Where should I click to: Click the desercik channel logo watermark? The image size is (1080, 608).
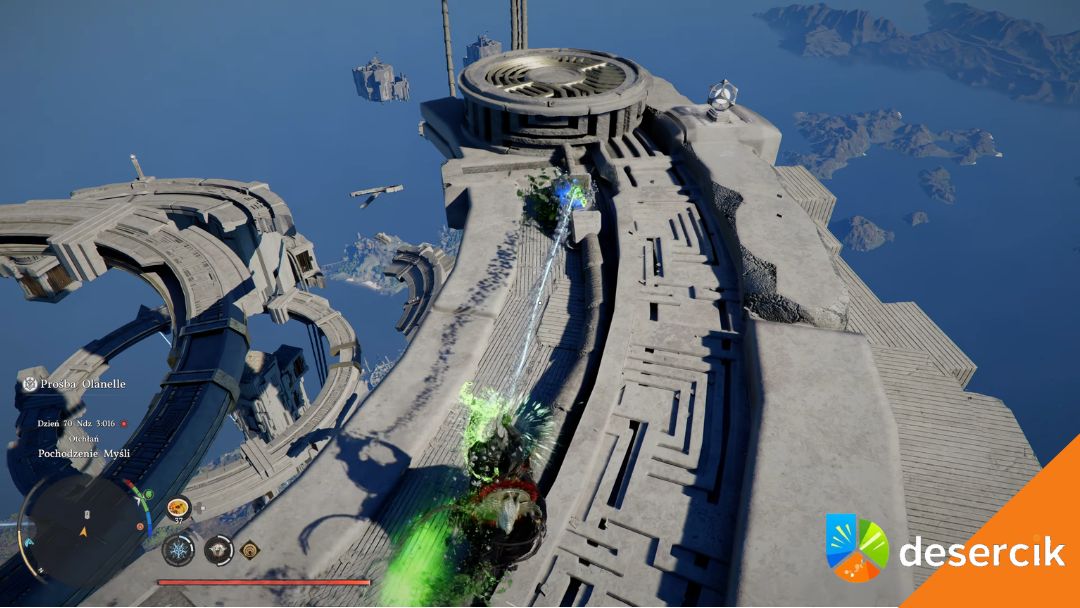(x=858, y=548)
